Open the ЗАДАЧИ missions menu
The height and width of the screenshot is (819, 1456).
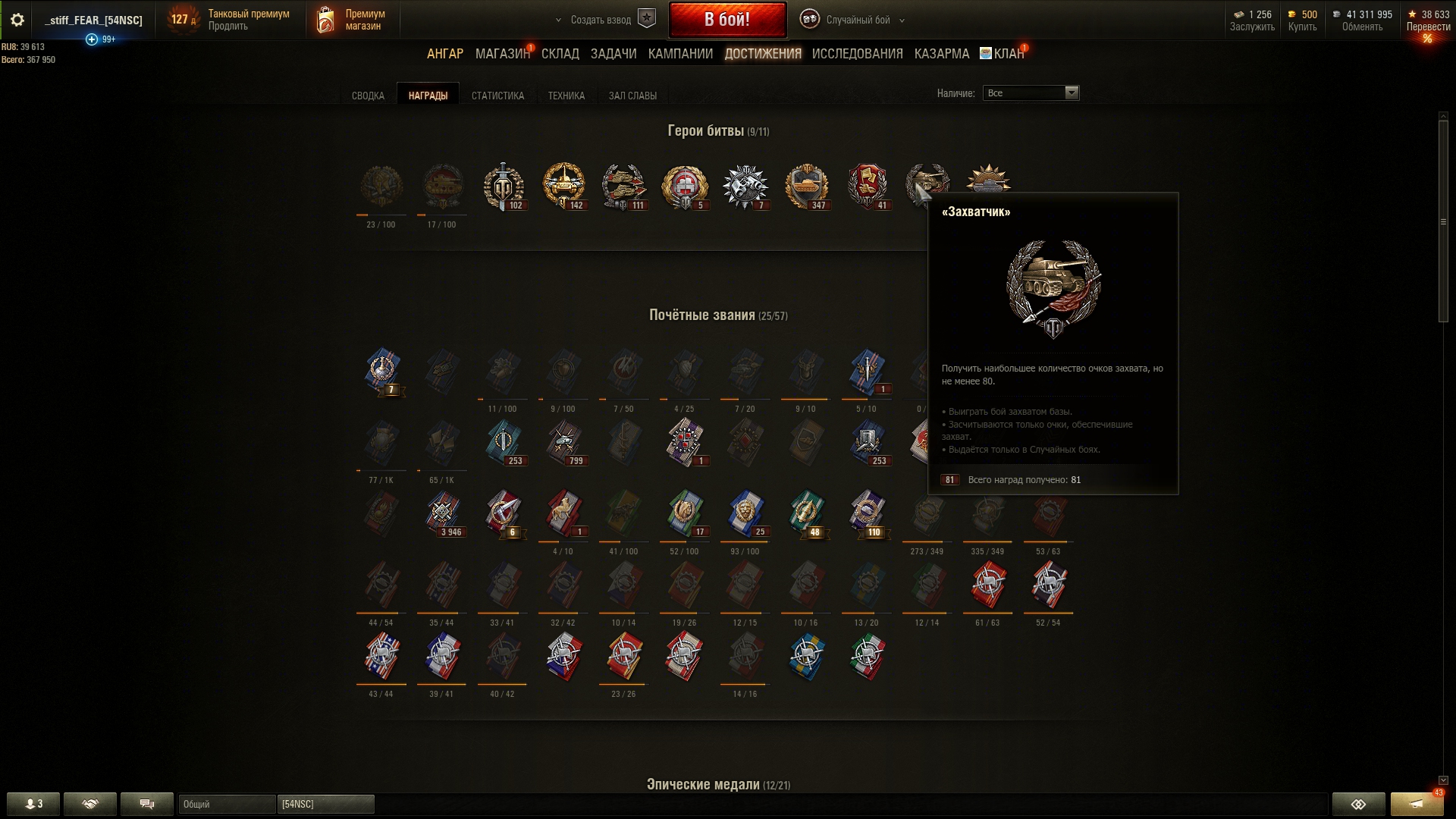click(x=613, y=54)
